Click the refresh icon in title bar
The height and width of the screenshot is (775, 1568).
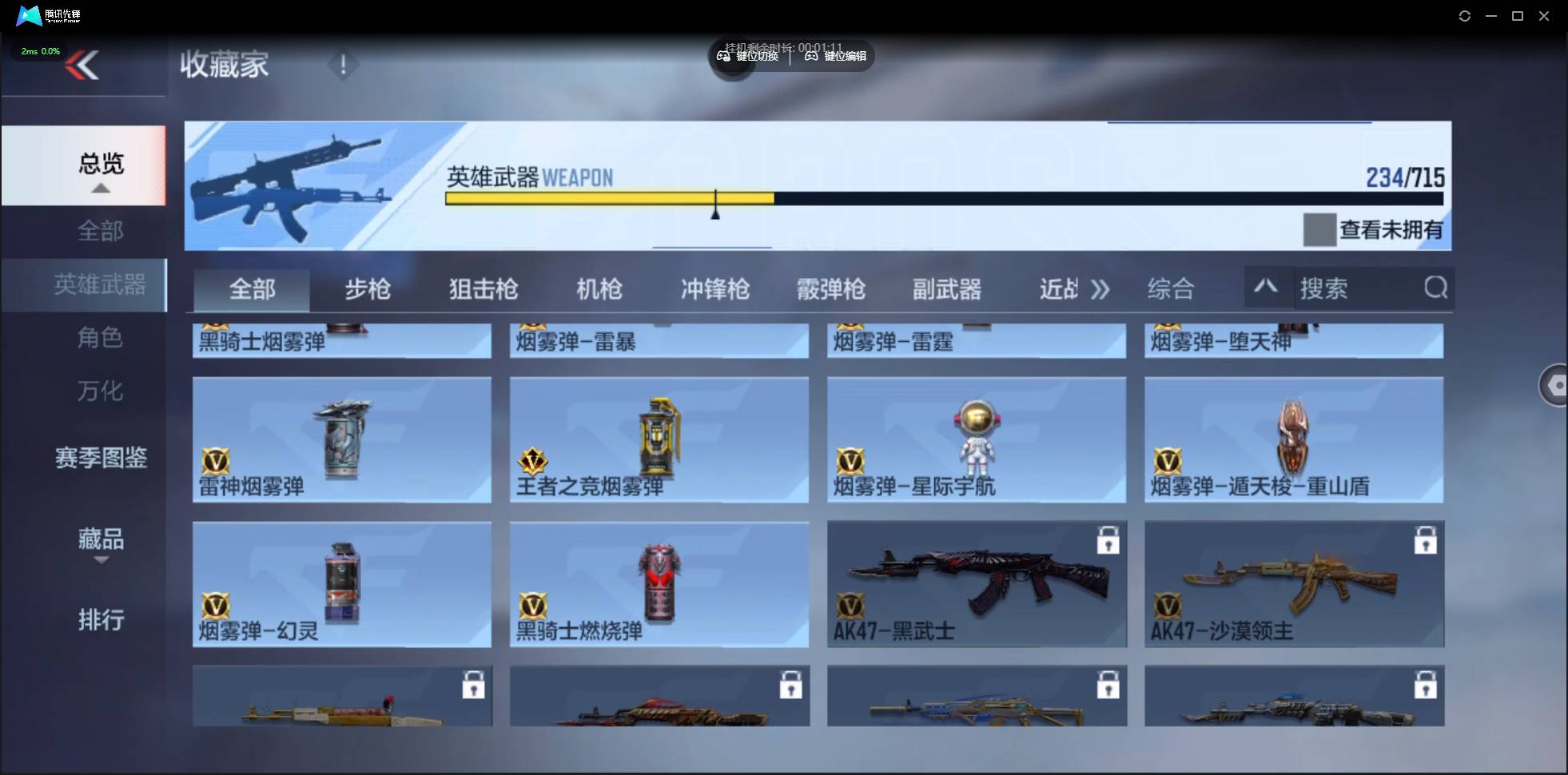tap(1465, 15)
